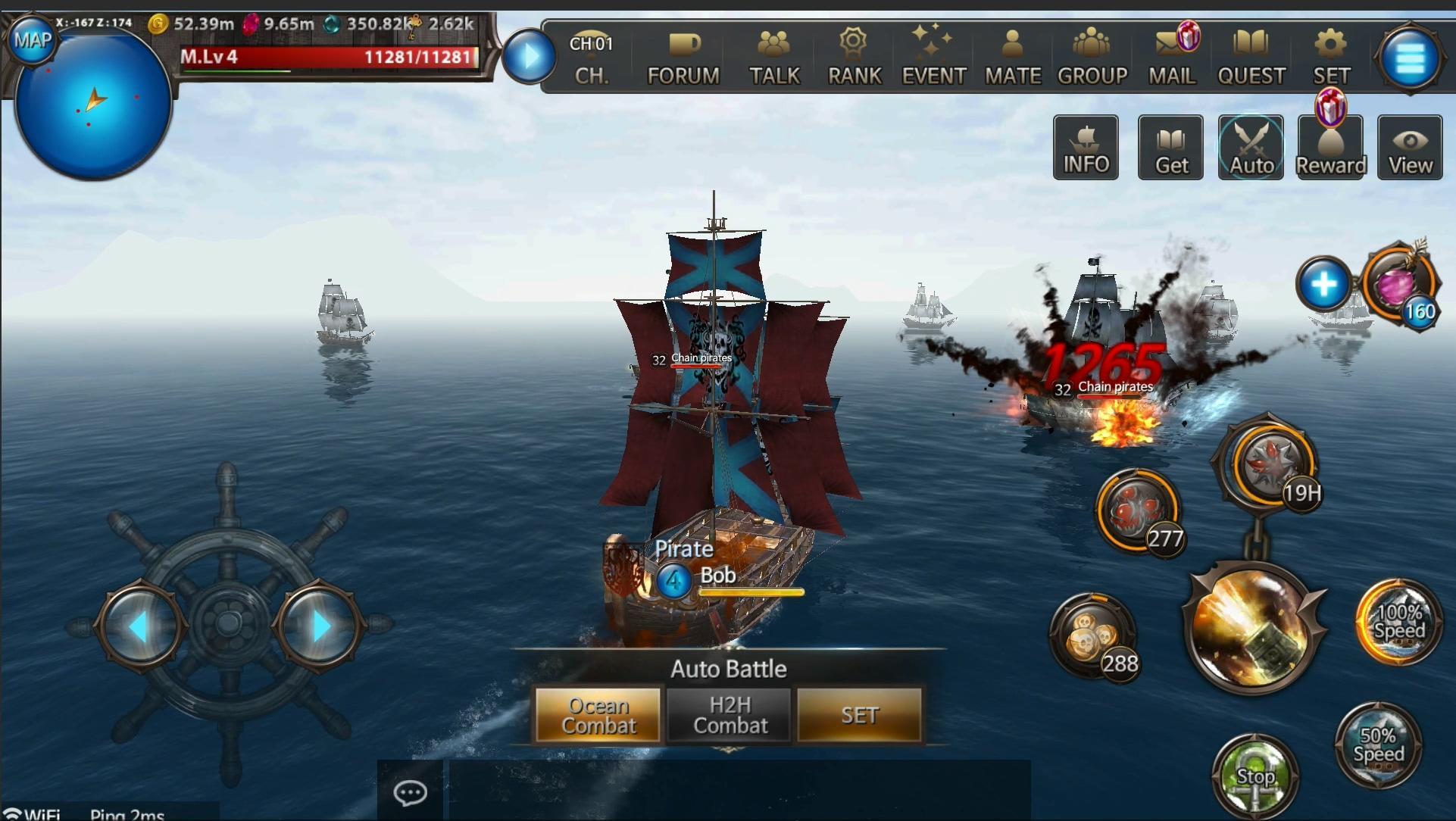The height and width of the screenshot is (821, 1456).
Task: Toggle 100% Speed sailing
Action: pos(1398,621)
